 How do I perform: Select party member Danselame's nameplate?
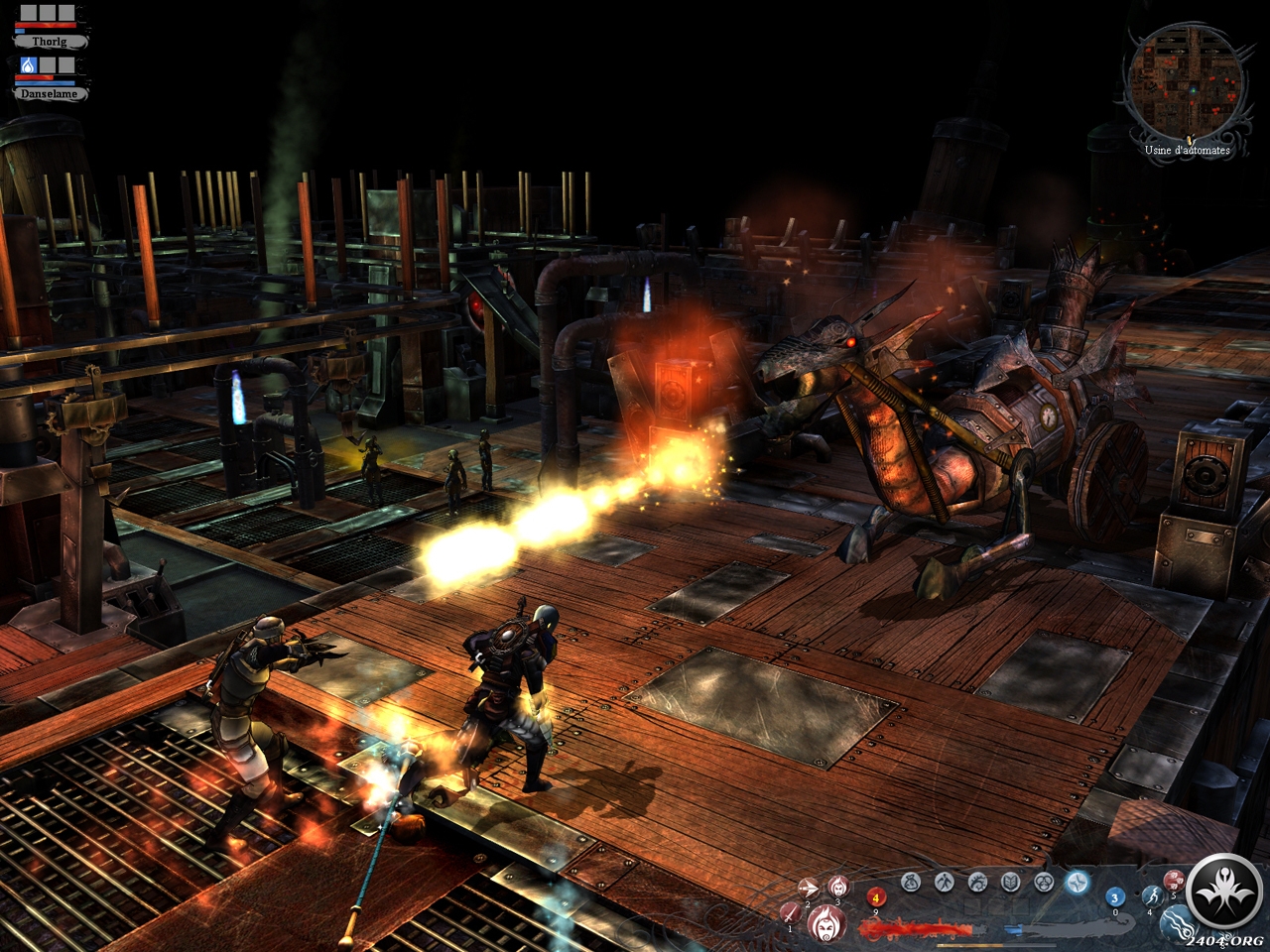tap(52, 93)
